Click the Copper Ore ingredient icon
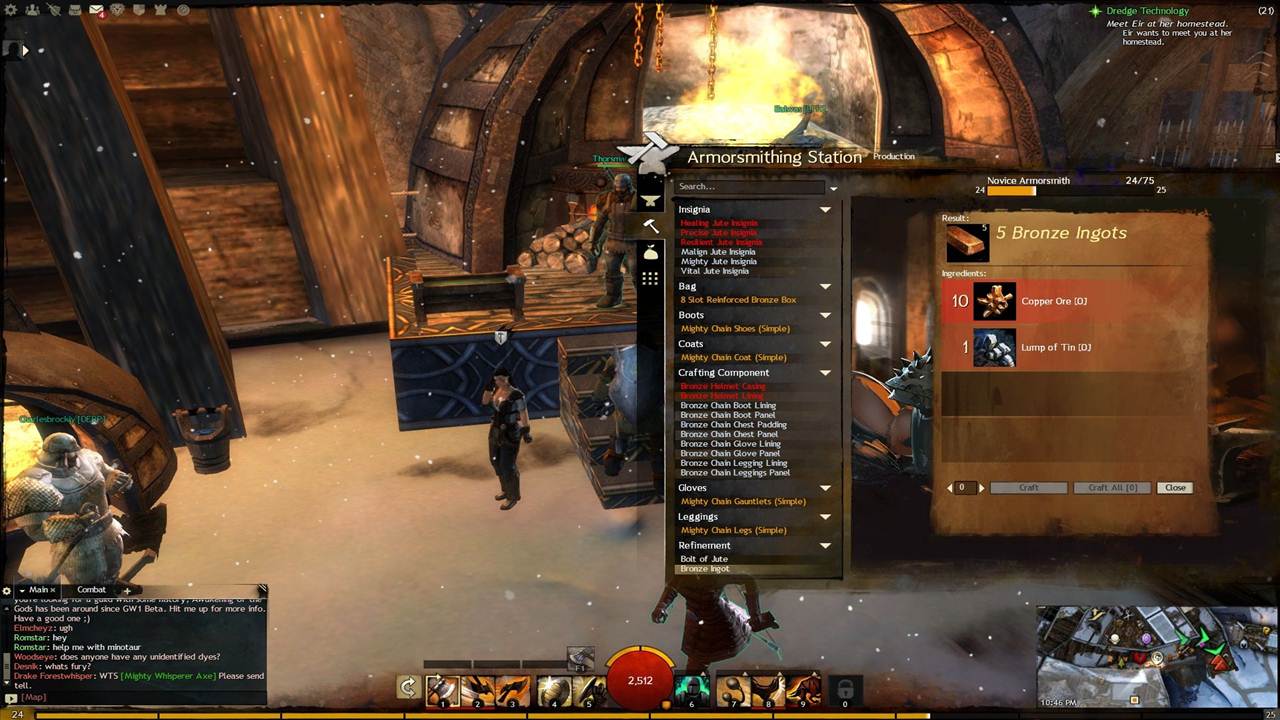Image resolution: width=1280 pixels, height=720 pixels. (994, 301)
